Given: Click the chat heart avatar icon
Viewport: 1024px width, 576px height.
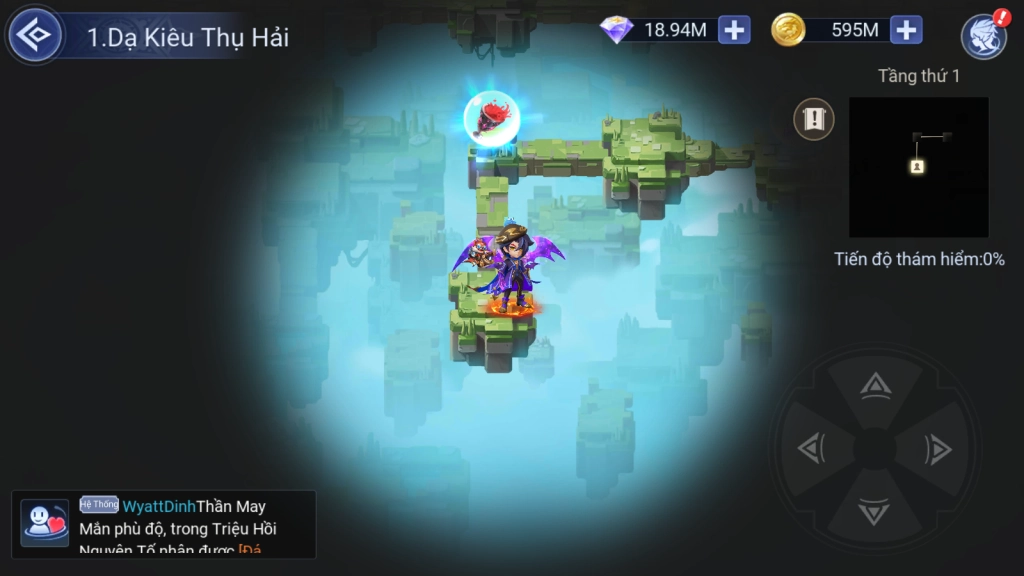Looking at the screenshot, I should coord(44,523).
